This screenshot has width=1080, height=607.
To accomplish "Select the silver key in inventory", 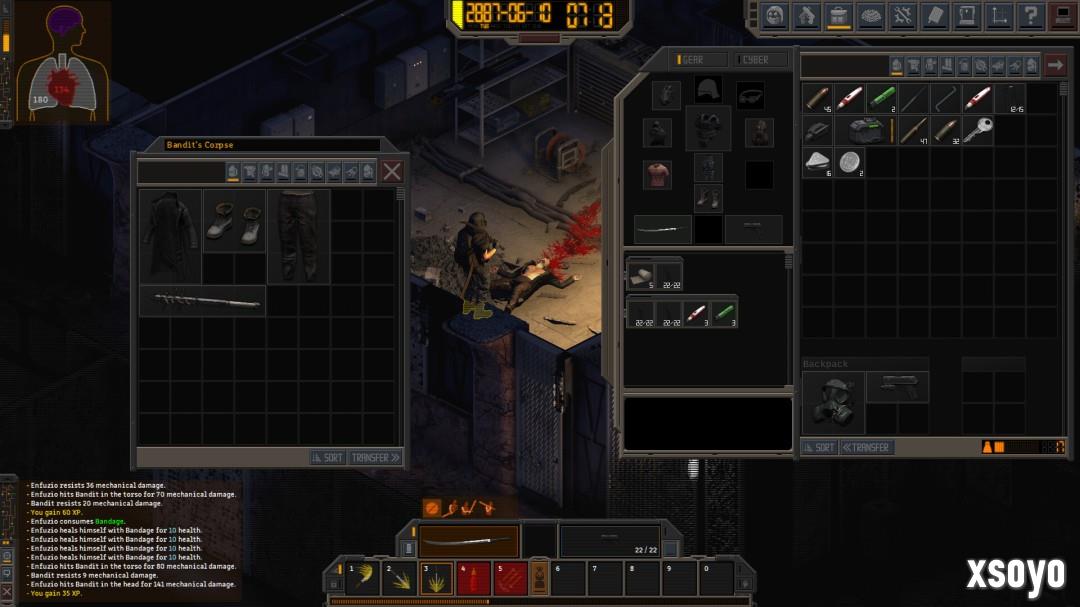I will tap(977, 130).
